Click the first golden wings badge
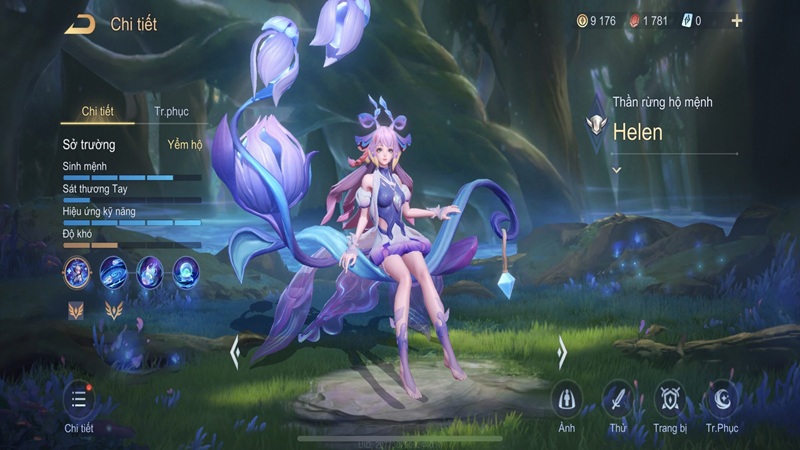Viewport: 800px width, 450px height. (76, 311)
